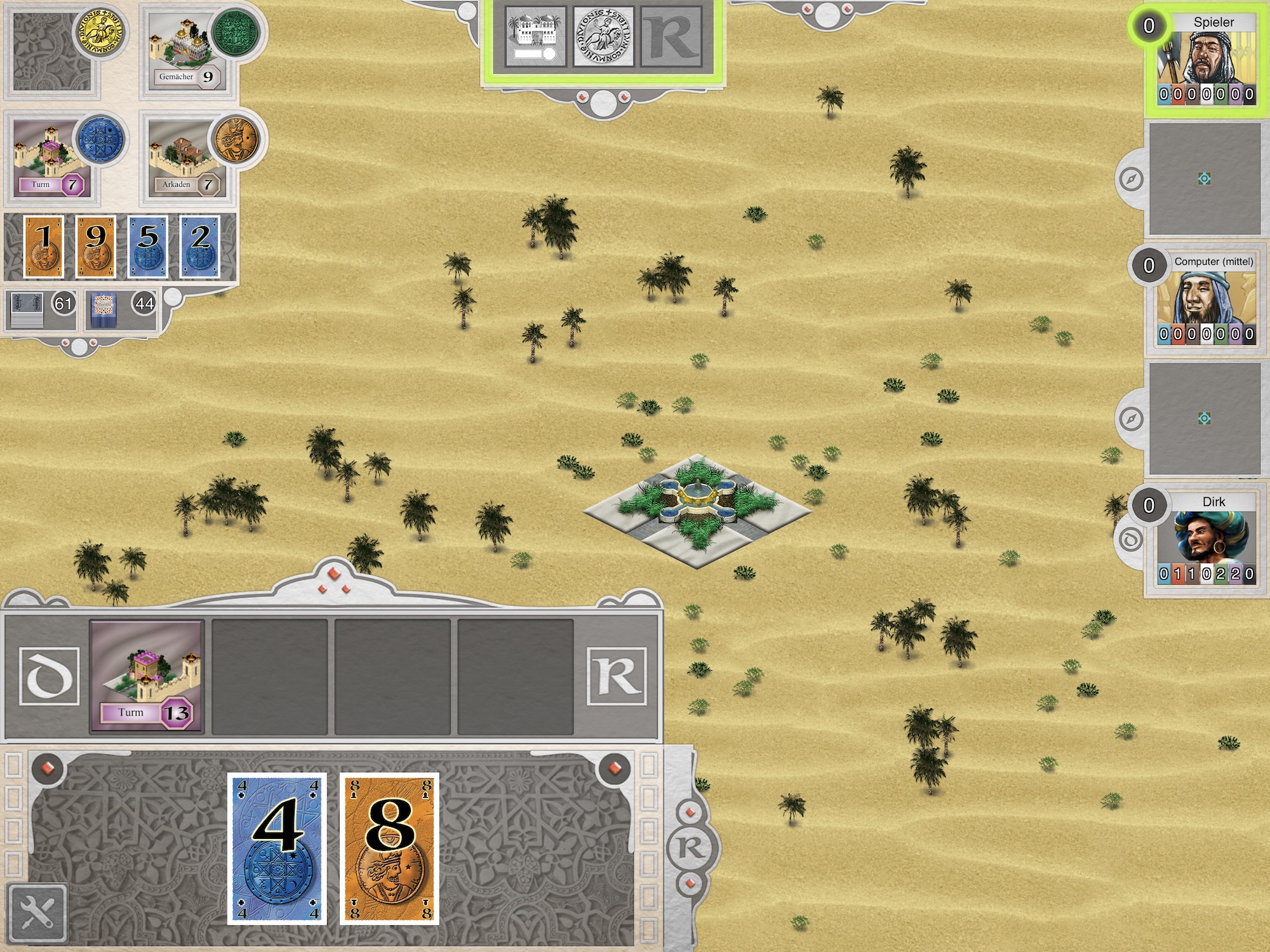Take the orange 1 money card
Screen dimensions: 1270x952
(x=44, y=246)
